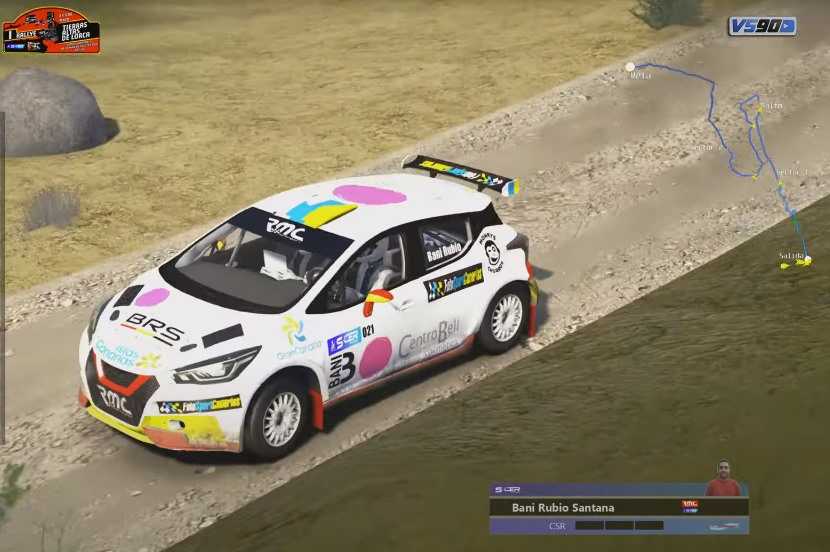The height and width of the screenshot is (552, 830).
Task: Open the driver portrait photo
Action: click(x=723, y=480)
